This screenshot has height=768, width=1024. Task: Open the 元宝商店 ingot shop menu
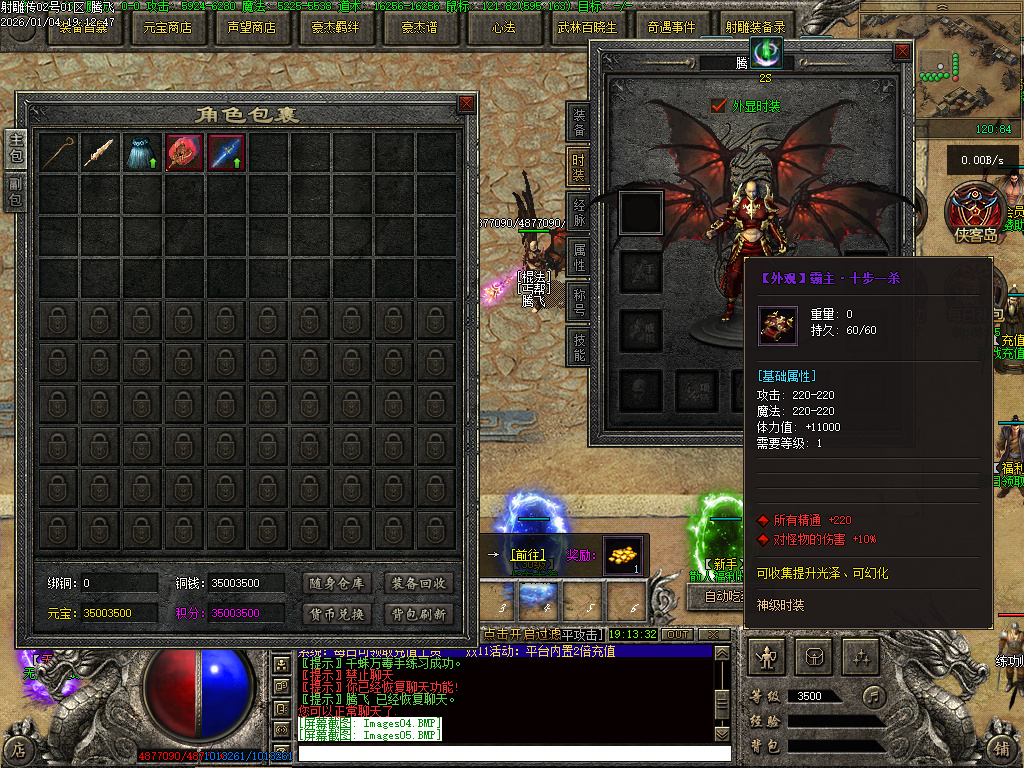(168, 27)
